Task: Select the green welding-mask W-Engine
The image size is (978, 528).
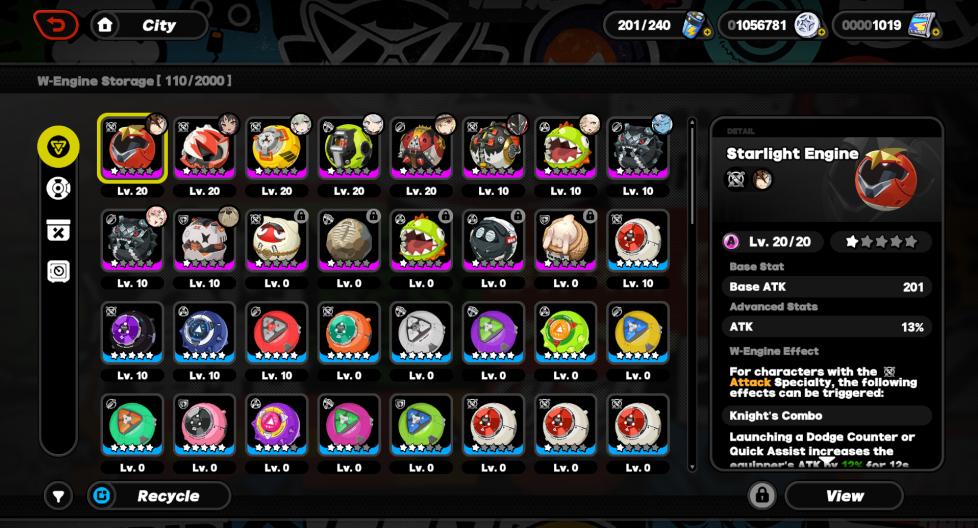Action: (x=349, y=149)
